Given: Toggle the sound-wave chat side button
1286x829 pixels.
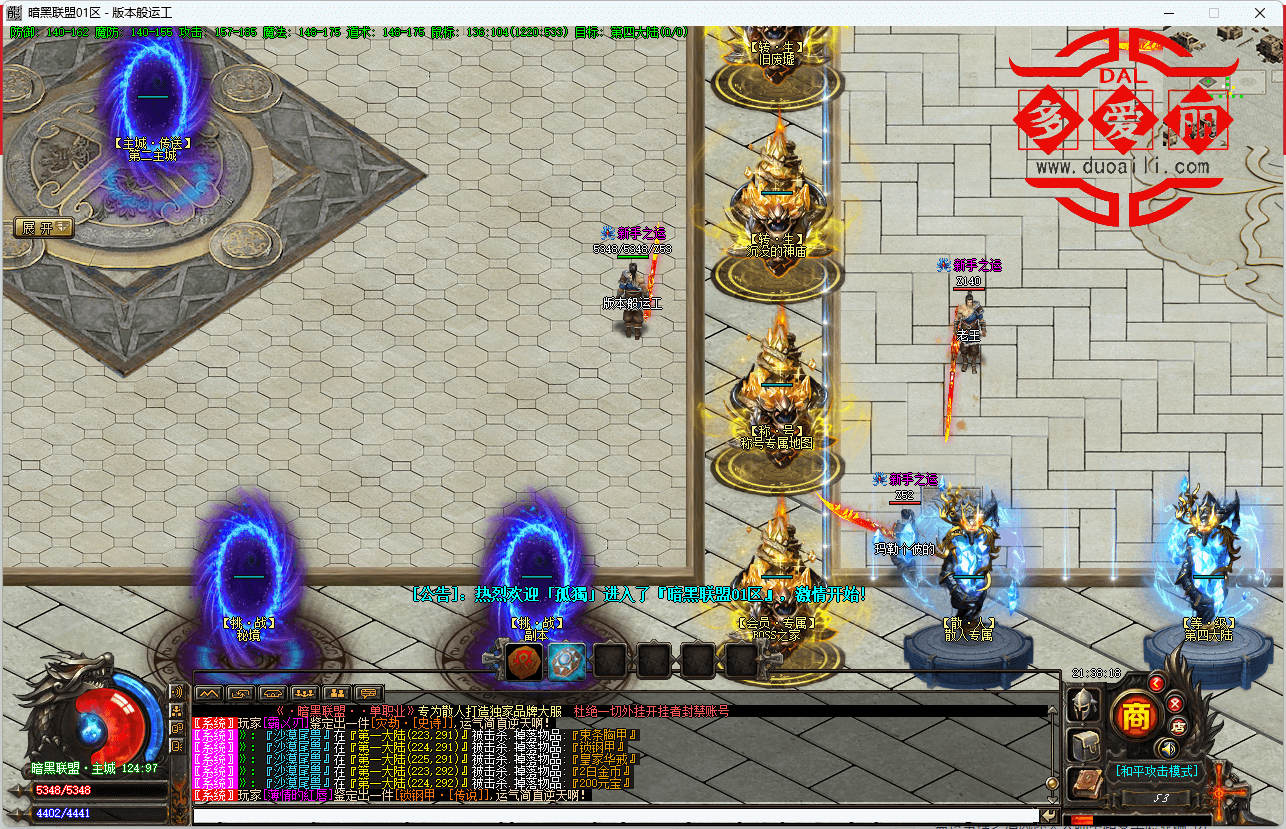Looking at the screenshot, I should (x=176, y=692).
